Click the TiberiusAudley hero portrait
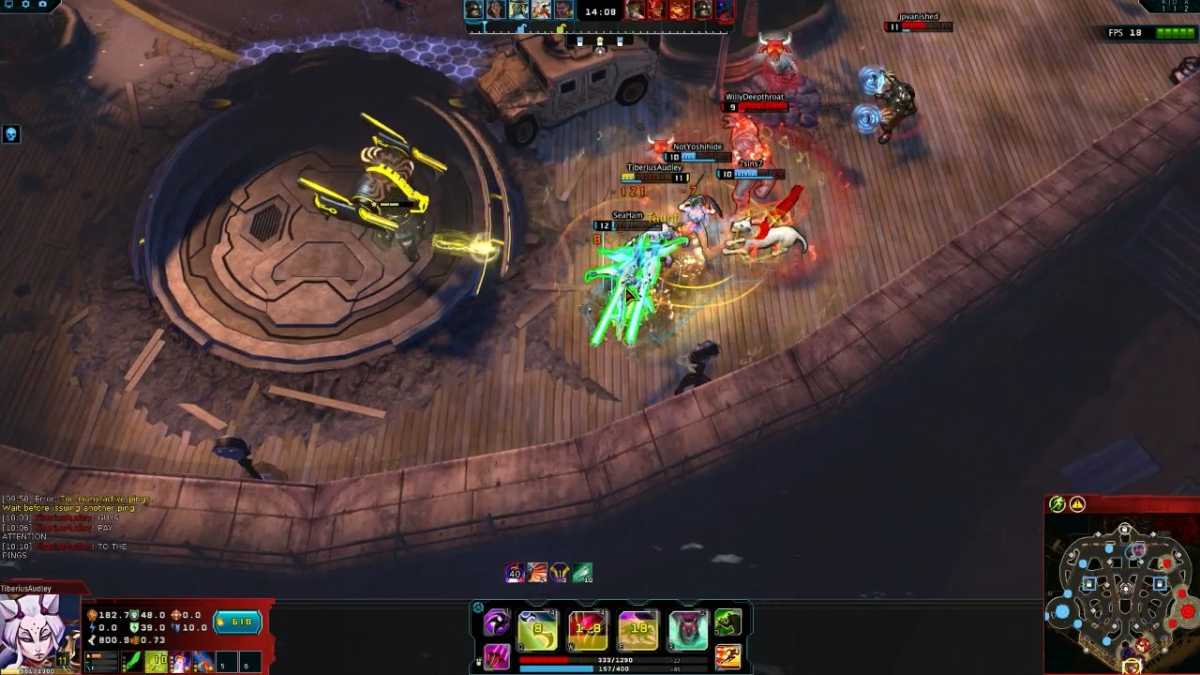This screenshot has width=1200, height=675. click(40, 634)
